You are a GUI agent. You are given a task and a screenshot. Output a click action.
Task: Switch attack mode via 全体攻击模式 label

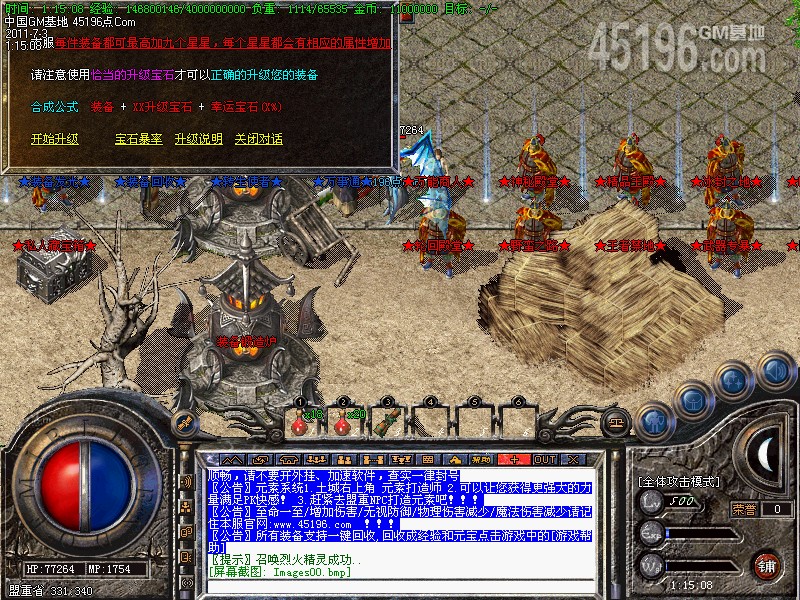[x=676, y=482]
